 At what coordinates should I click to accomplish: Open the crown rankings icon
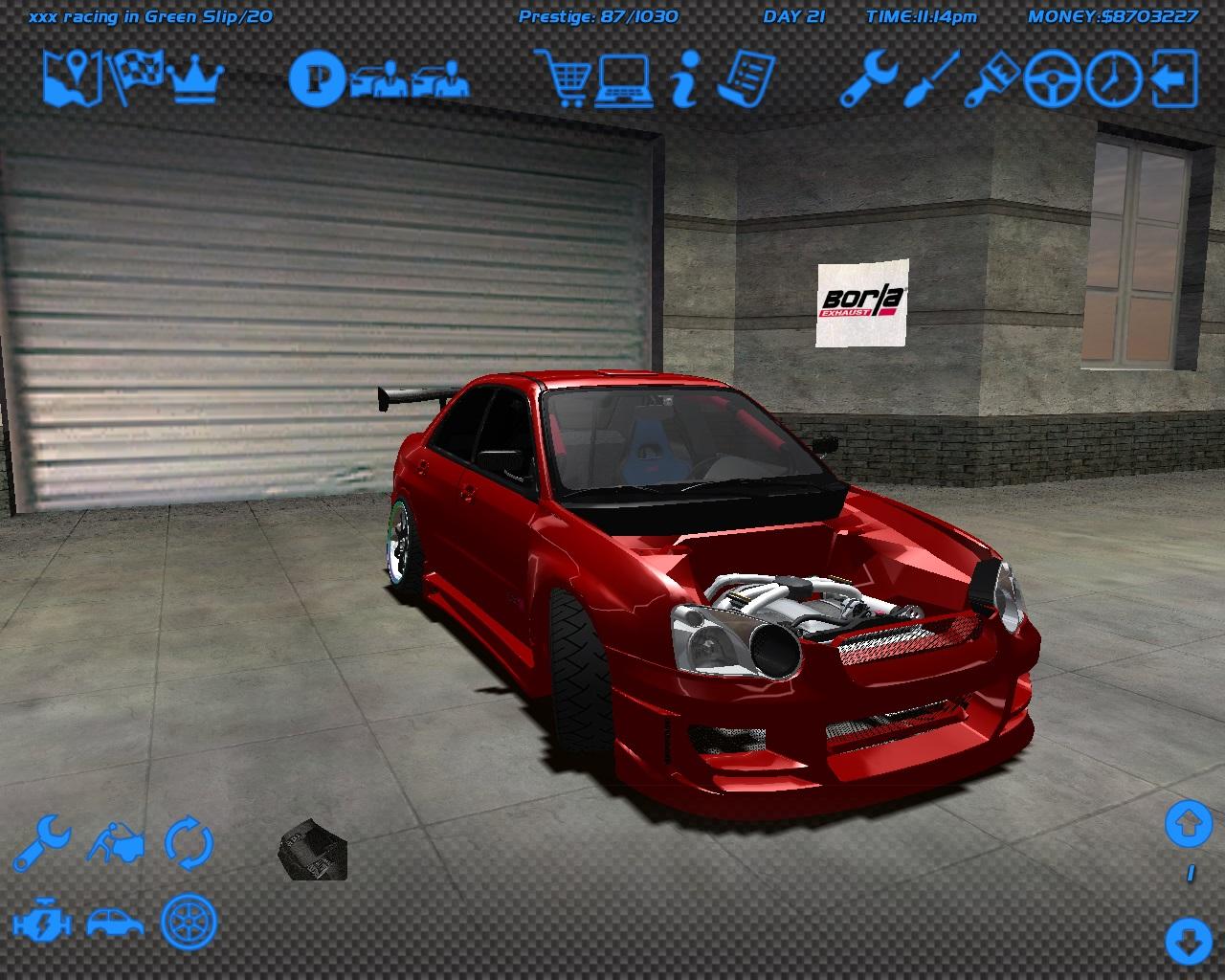click(x=195, y=80)
